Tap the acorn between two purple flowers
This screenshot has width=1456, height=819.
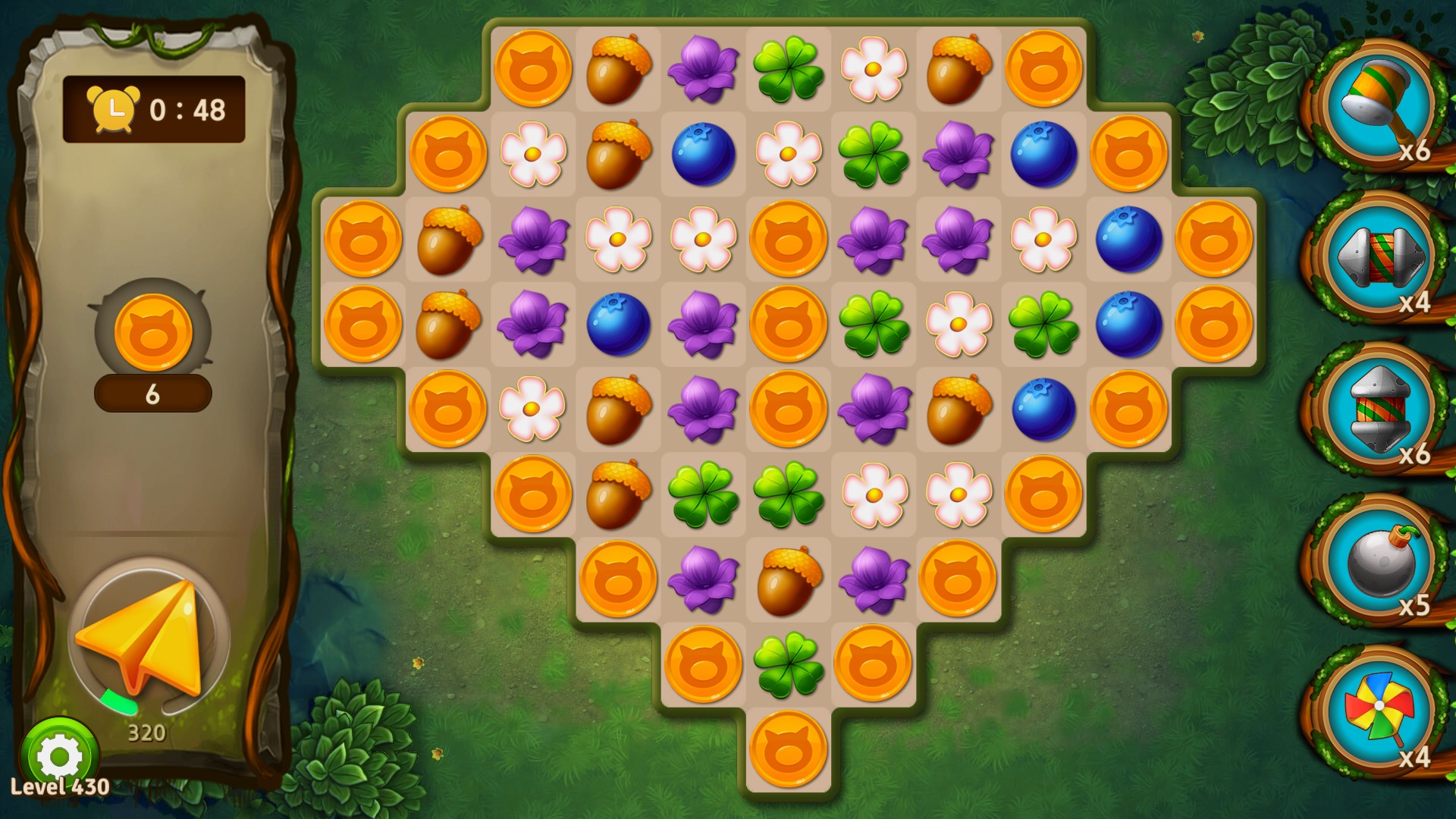(x=788, y=580)
